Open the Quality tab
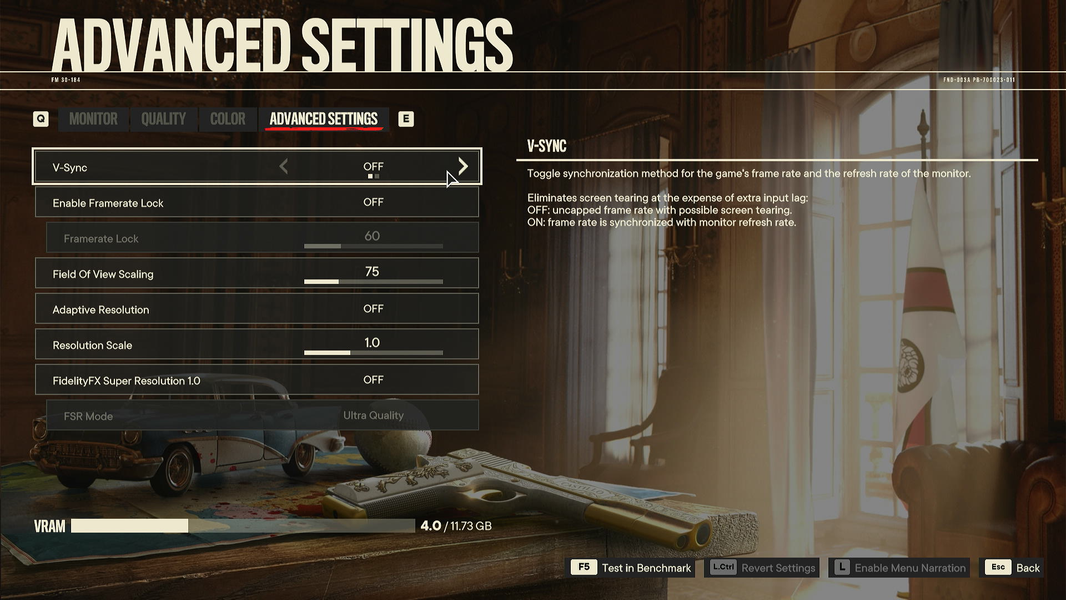This screenshot has height=600, width=1066. (163, 119)
